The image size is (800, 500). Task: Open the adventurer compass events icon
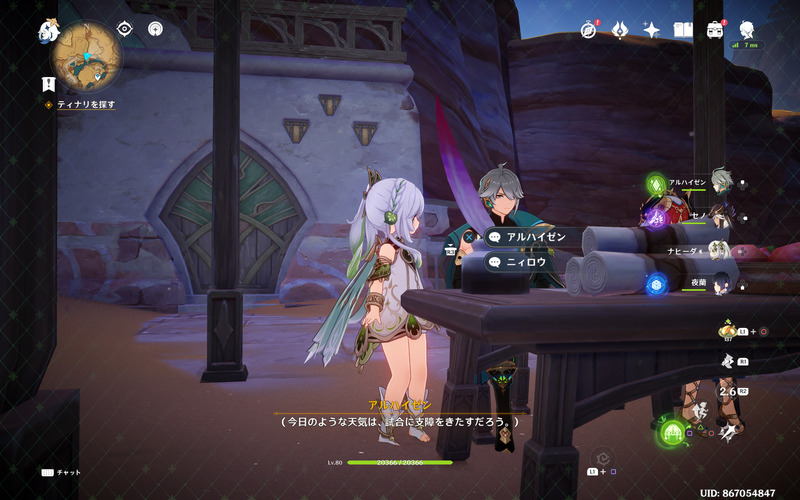click(588, 30)
